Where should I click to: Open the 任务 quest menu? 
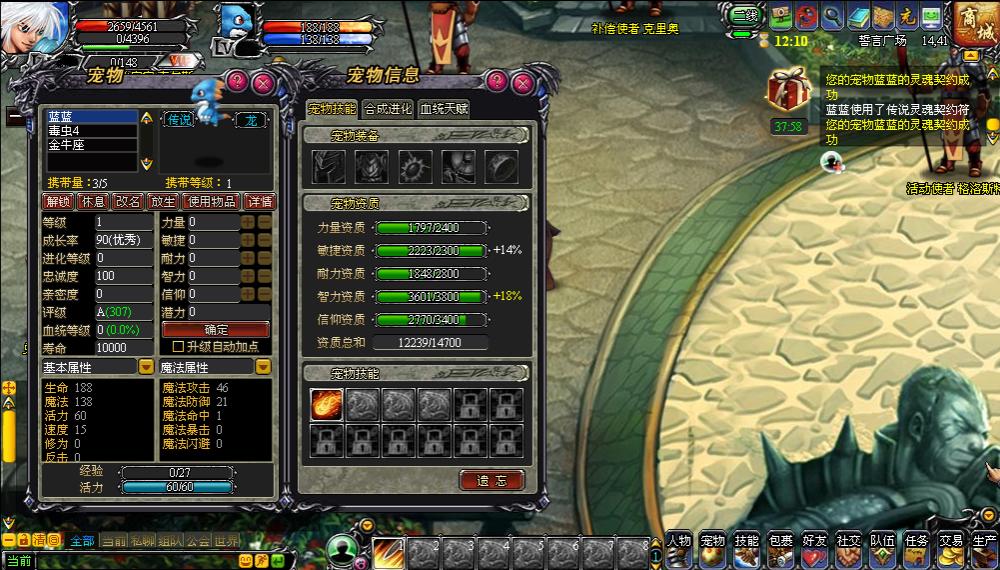(916, 546)
